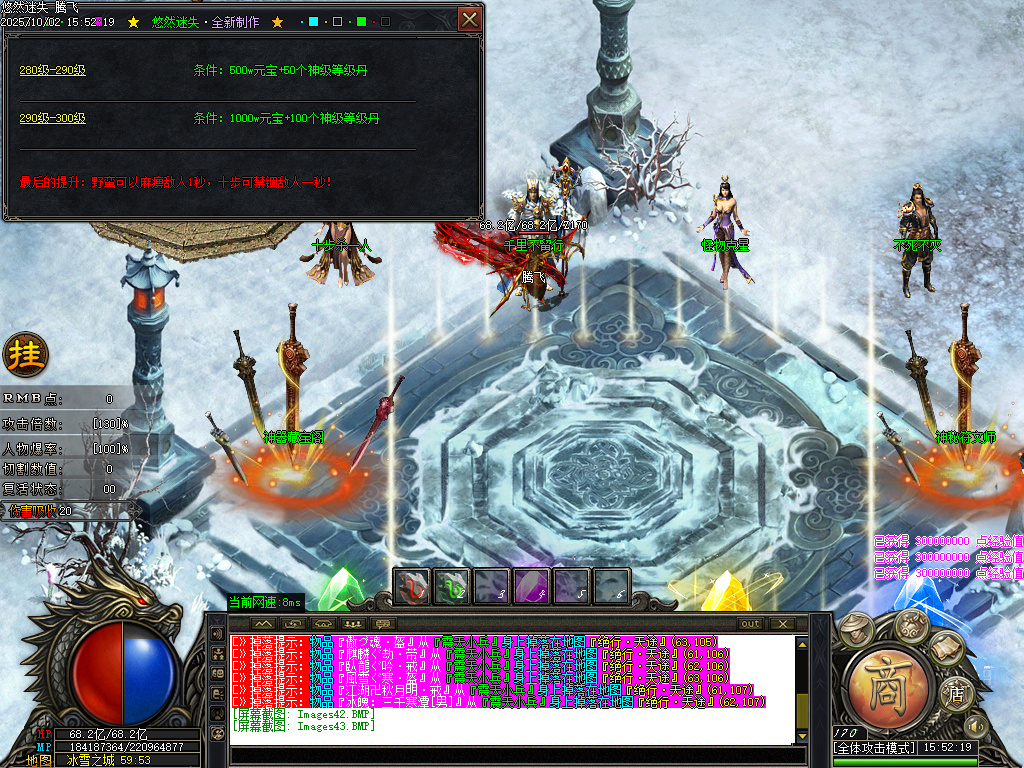The width and height of the screenshot is (1024, 768).
Task: Click the chat panel X close button
Action: coord(781,624)
